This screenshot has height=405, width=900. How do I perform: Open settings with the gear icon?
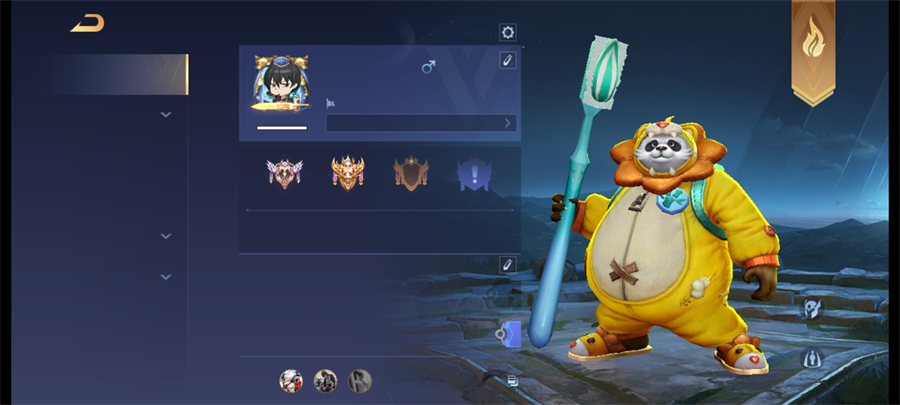[508, 32]
